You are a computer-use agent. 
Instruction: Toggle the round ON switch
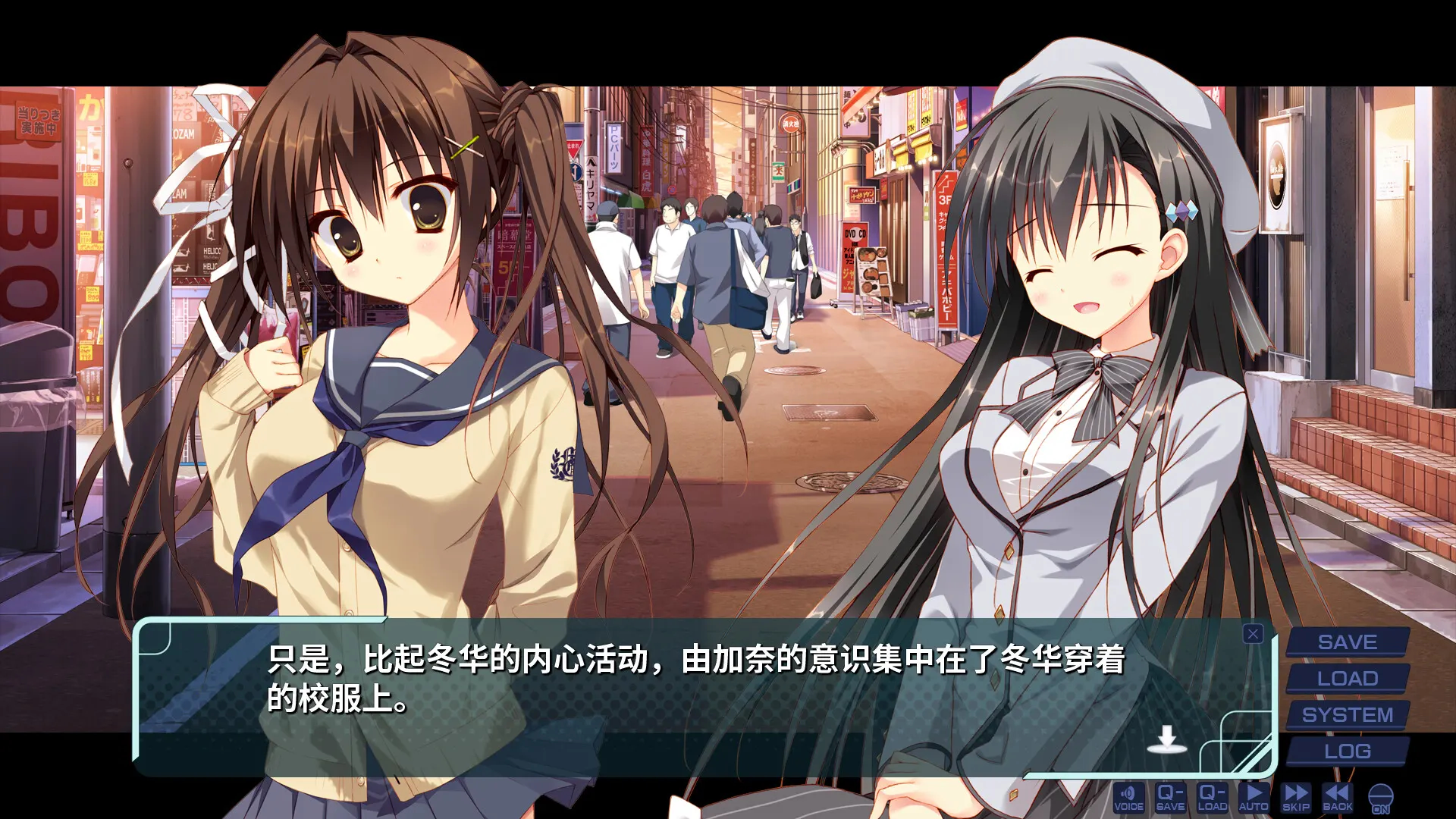coord(1381,799)
